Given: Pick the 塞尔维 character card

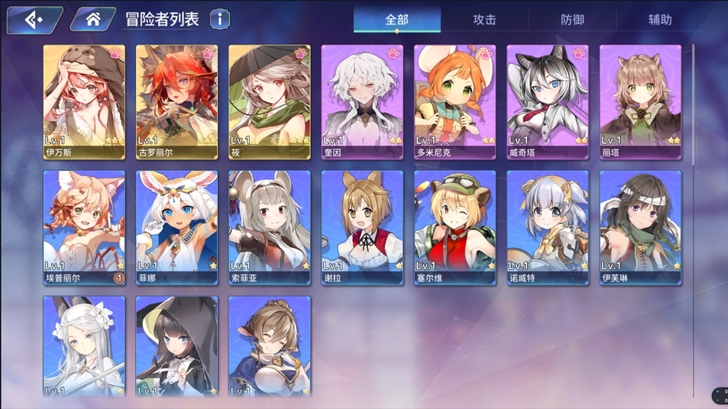Looking at the screenshot, I should [x=455, y=227].
